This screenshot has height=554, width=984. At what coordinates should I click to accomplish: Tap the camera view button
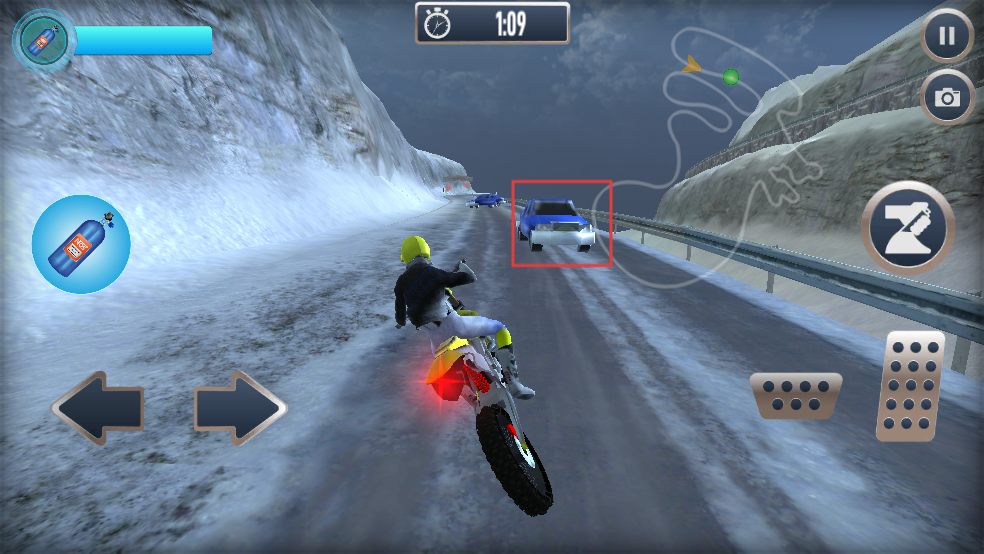tap(946, 97)
